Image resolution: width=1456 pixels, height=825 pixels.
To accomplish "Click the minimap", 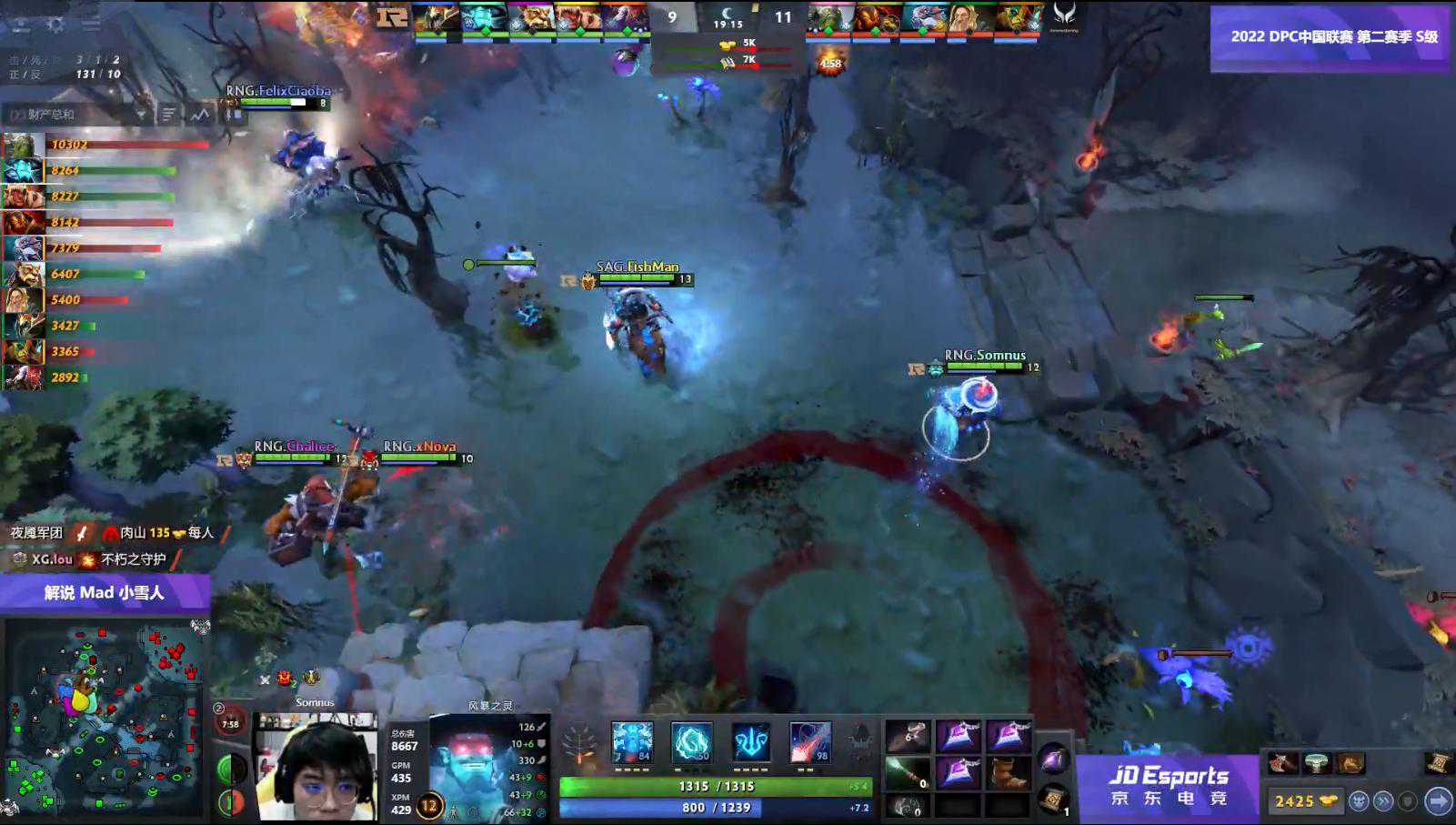I will tap(105, 719).
